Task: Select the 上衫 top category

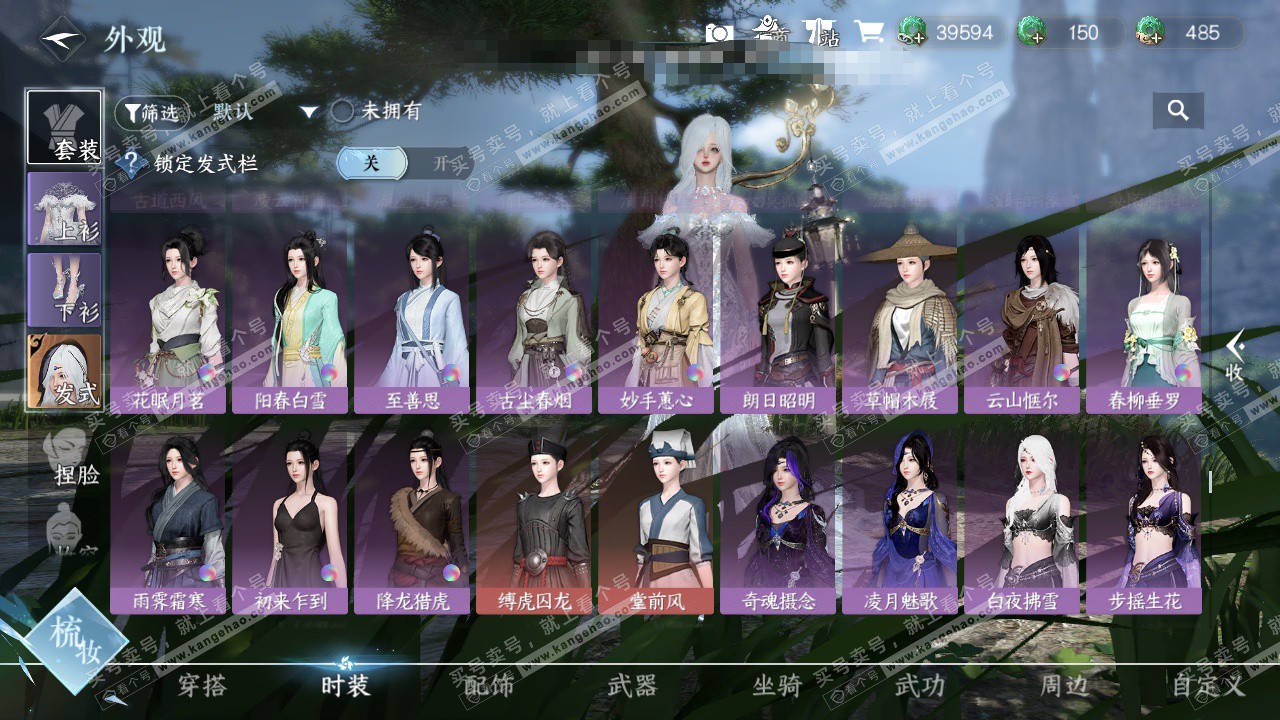Action: point(65,208)
